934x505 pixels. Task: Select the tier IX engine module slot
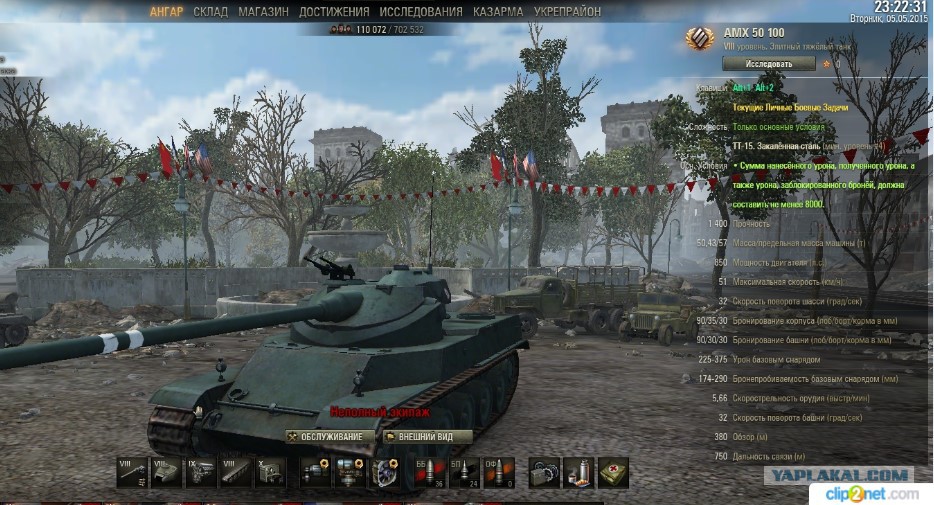click(200, 471)
